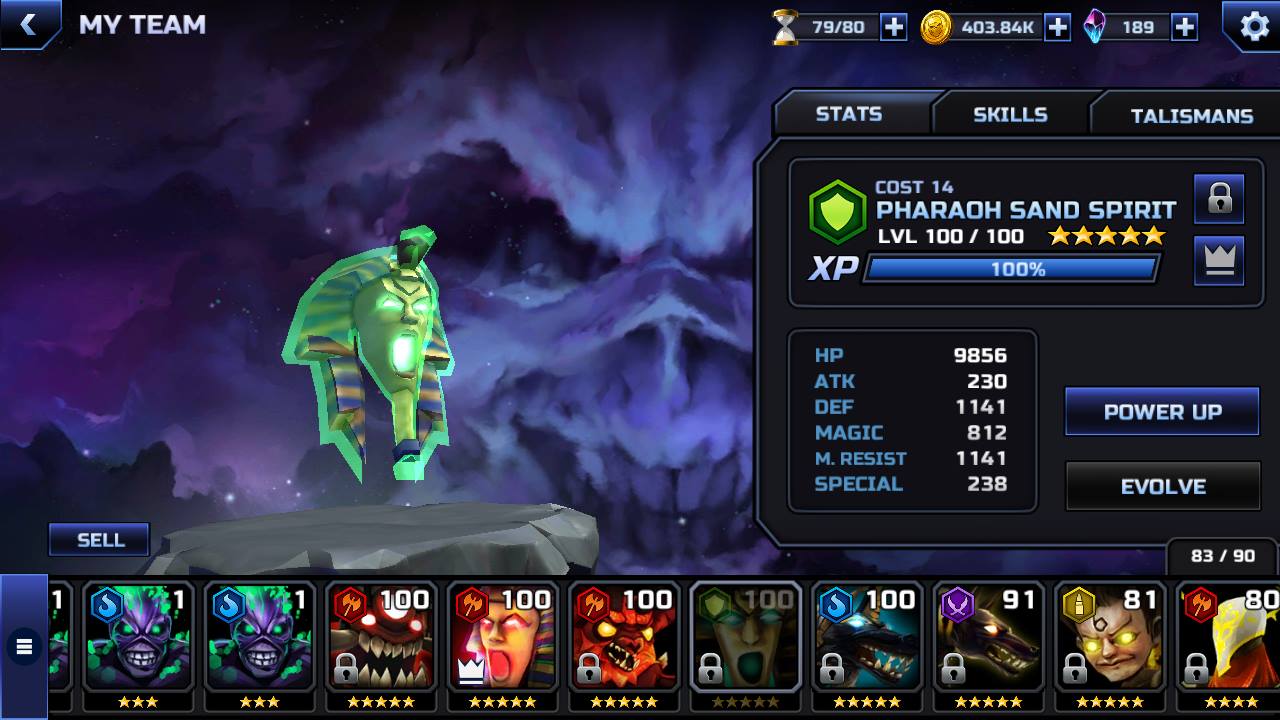Open the roster list menu button
Viewport: 1280px width, 720px height.
tap(24, 647)
